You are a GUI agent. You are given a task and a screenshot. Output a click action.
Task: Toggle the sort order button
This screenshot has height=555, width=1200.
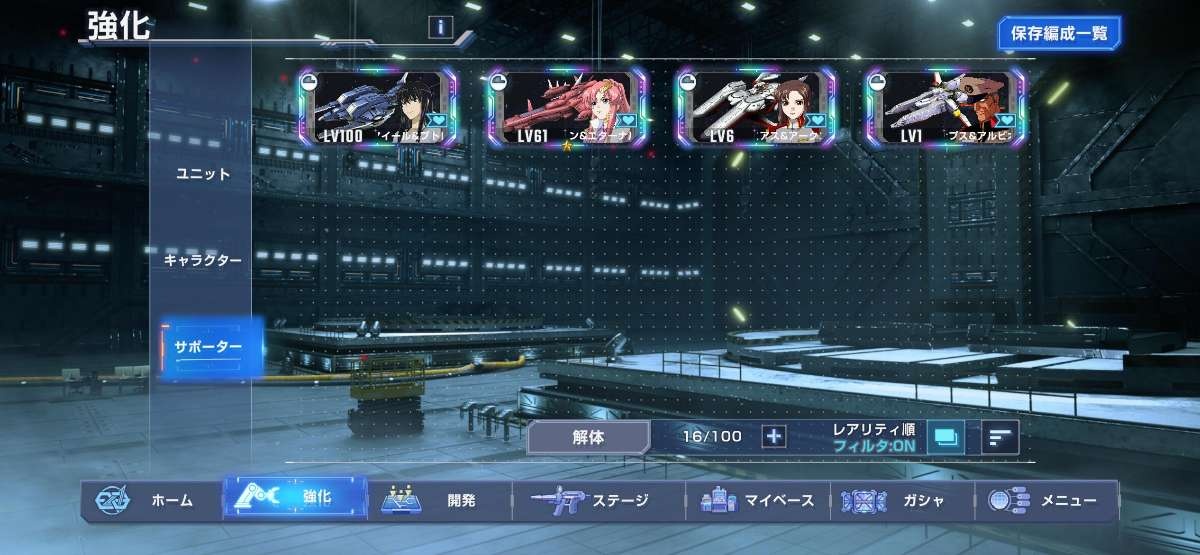(x=999, y=436)
